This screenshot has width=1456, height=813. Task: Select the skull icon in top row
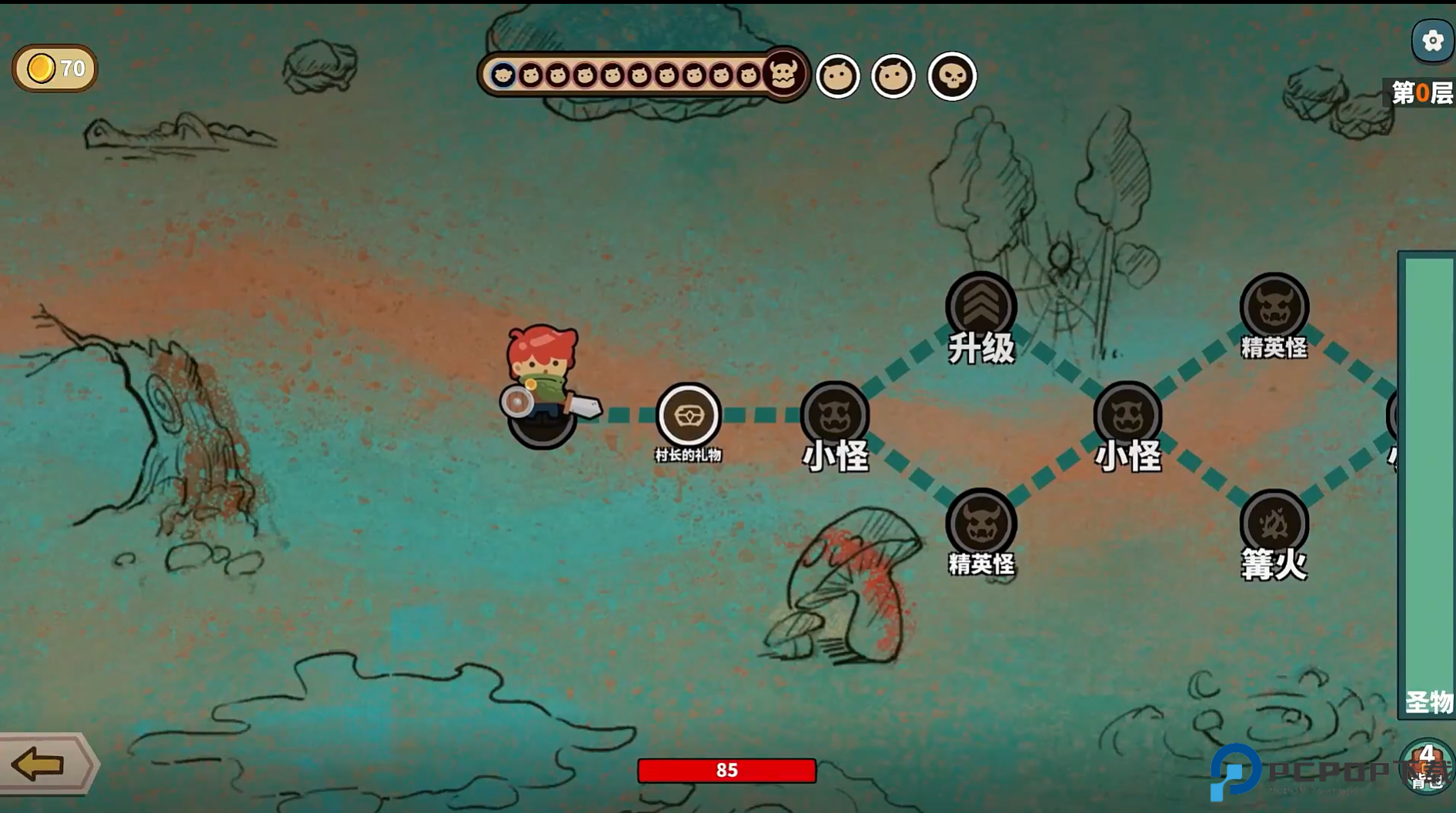coord(952,76)
